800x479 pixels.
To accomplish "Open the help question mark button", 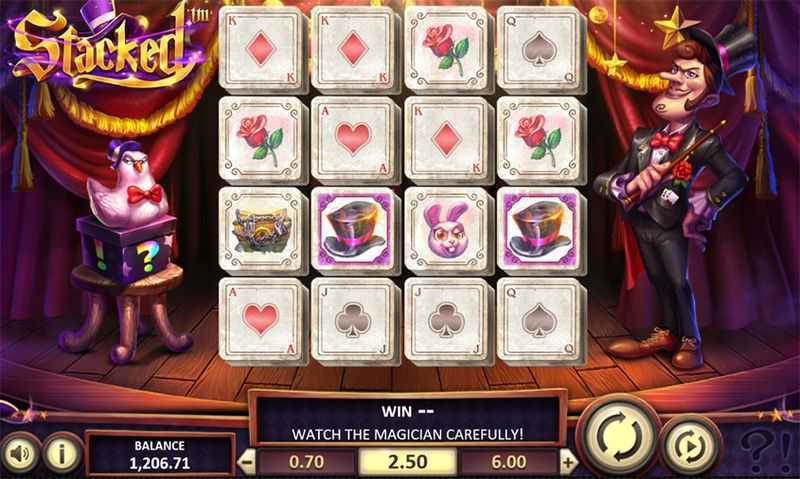I will 765,447.
